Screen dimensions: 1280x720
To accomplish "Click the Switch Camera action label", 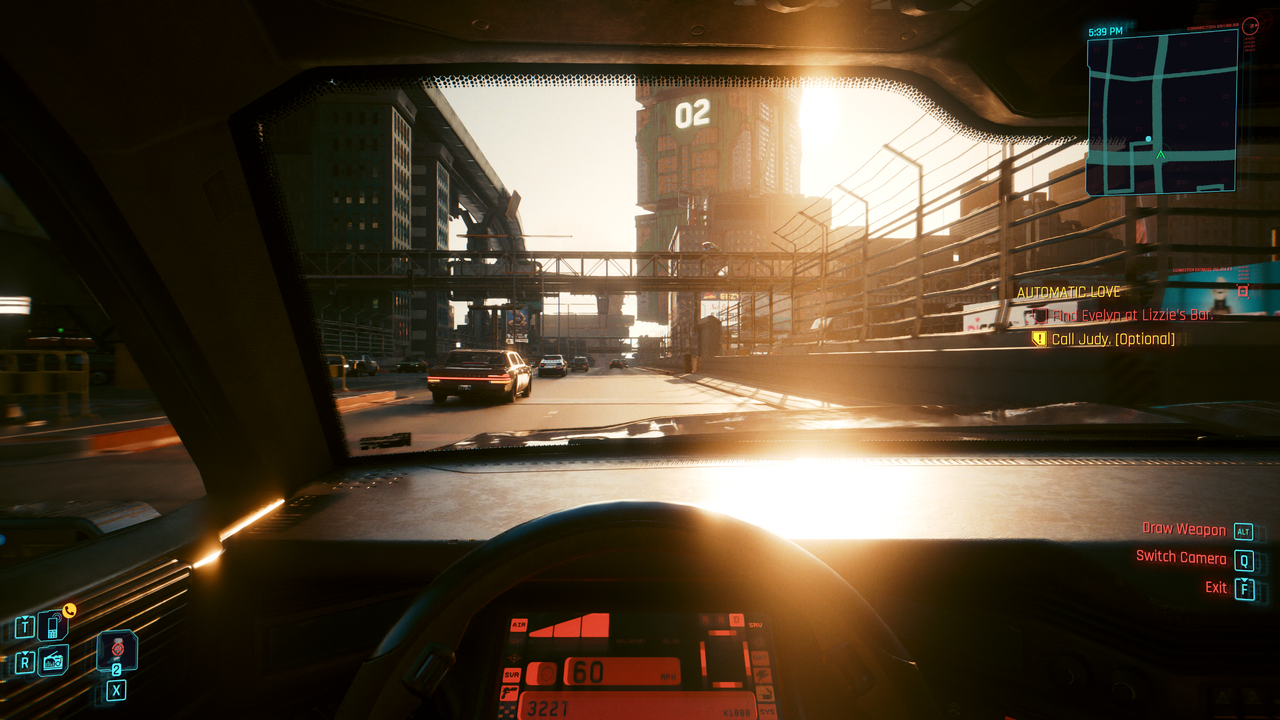I will coord(1180,558).
